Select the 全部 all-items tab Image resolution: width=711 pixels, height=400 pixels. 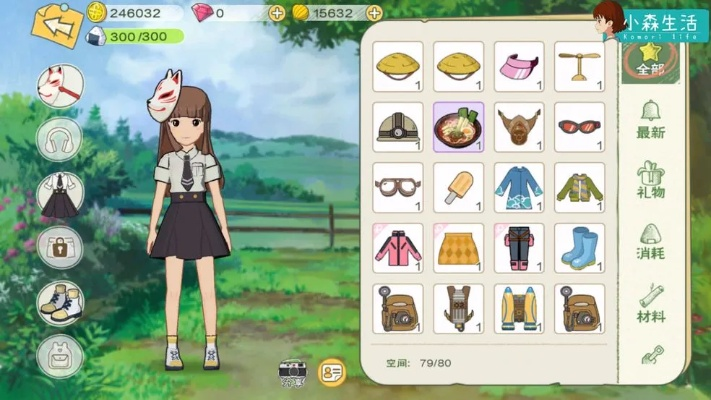tap(651, 59)
